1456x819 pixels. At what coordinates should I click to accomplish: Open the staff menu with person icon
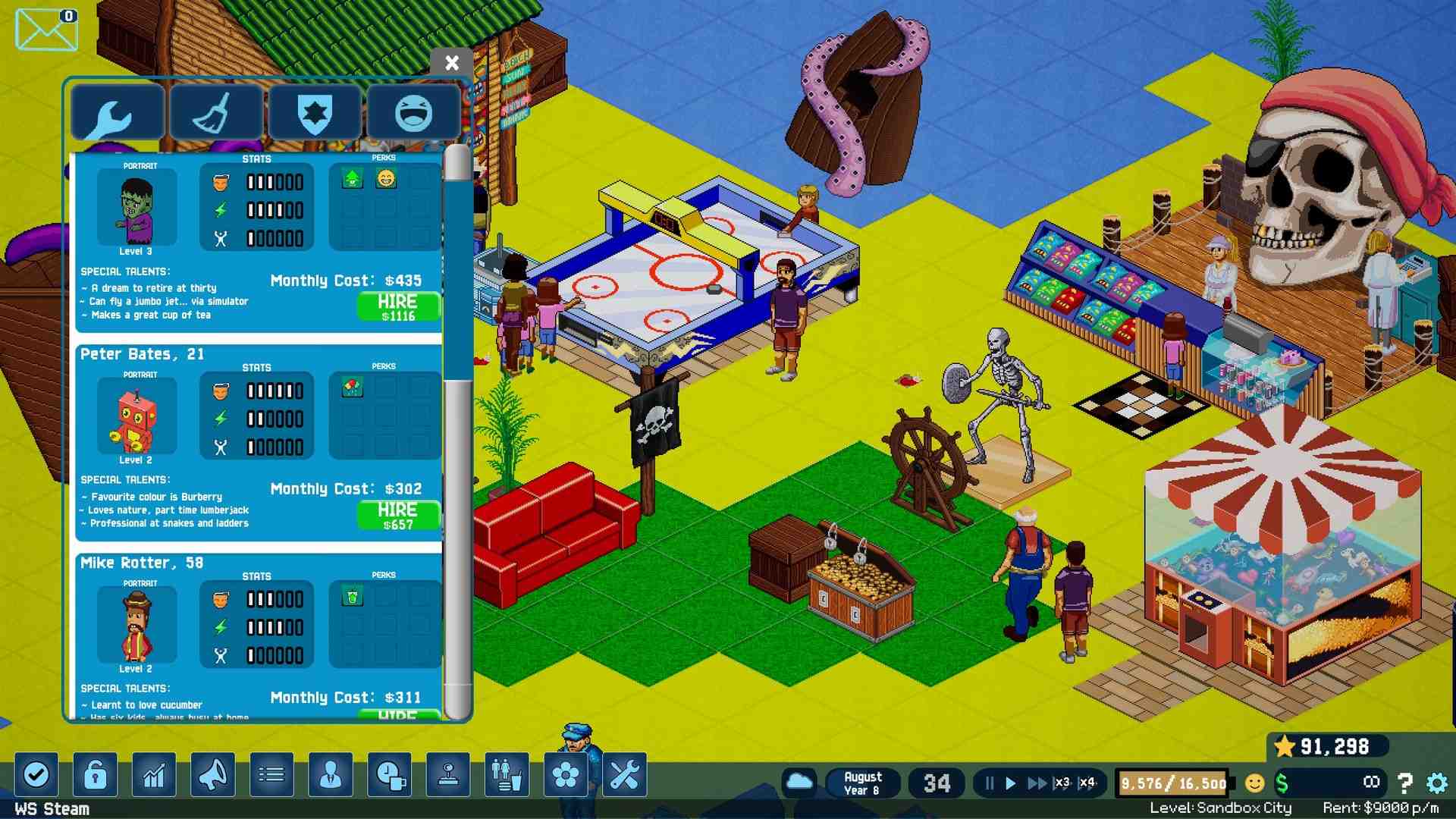pos(331,775)
